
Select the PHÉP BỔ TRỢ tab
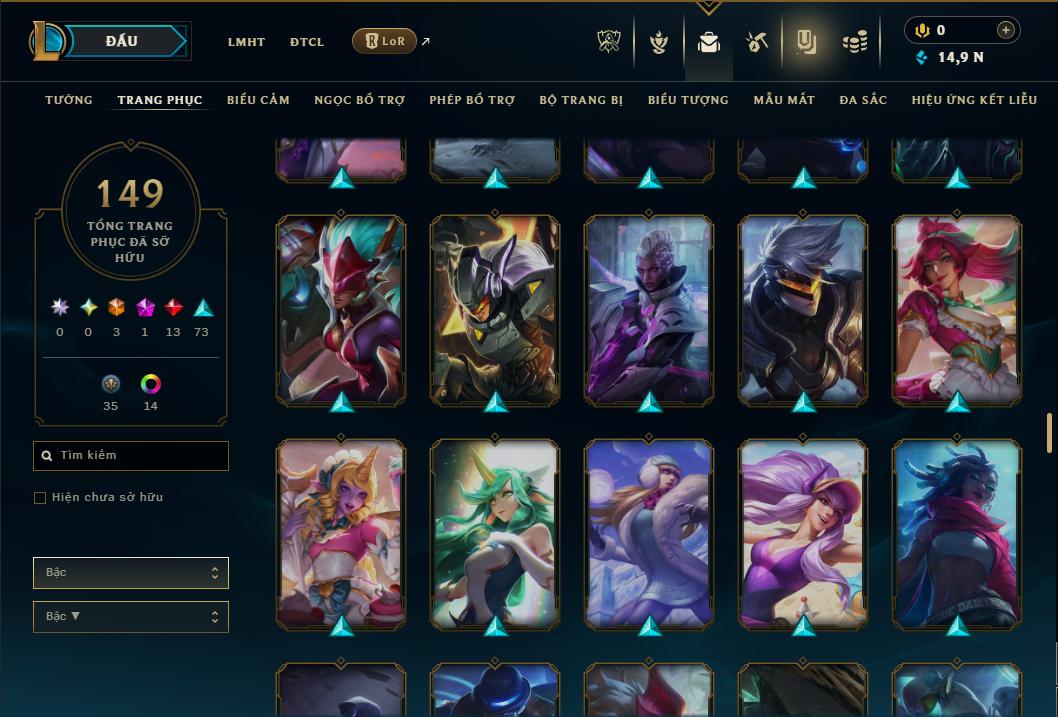(472, 100)
